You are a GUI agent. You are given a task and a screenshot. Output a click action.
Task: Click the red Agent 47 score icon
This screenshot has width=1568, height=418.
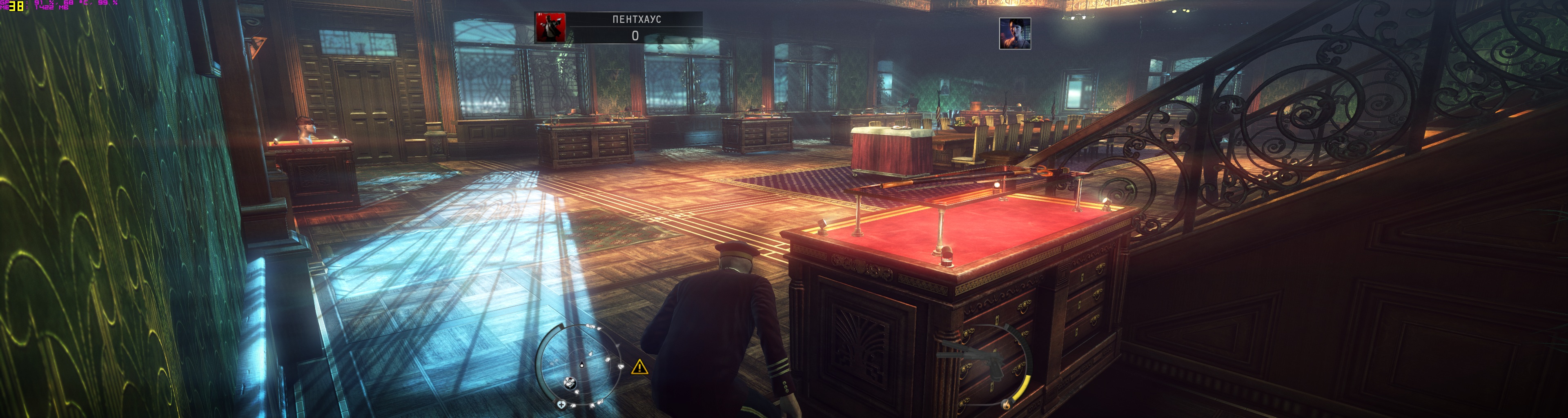point(550,27)
